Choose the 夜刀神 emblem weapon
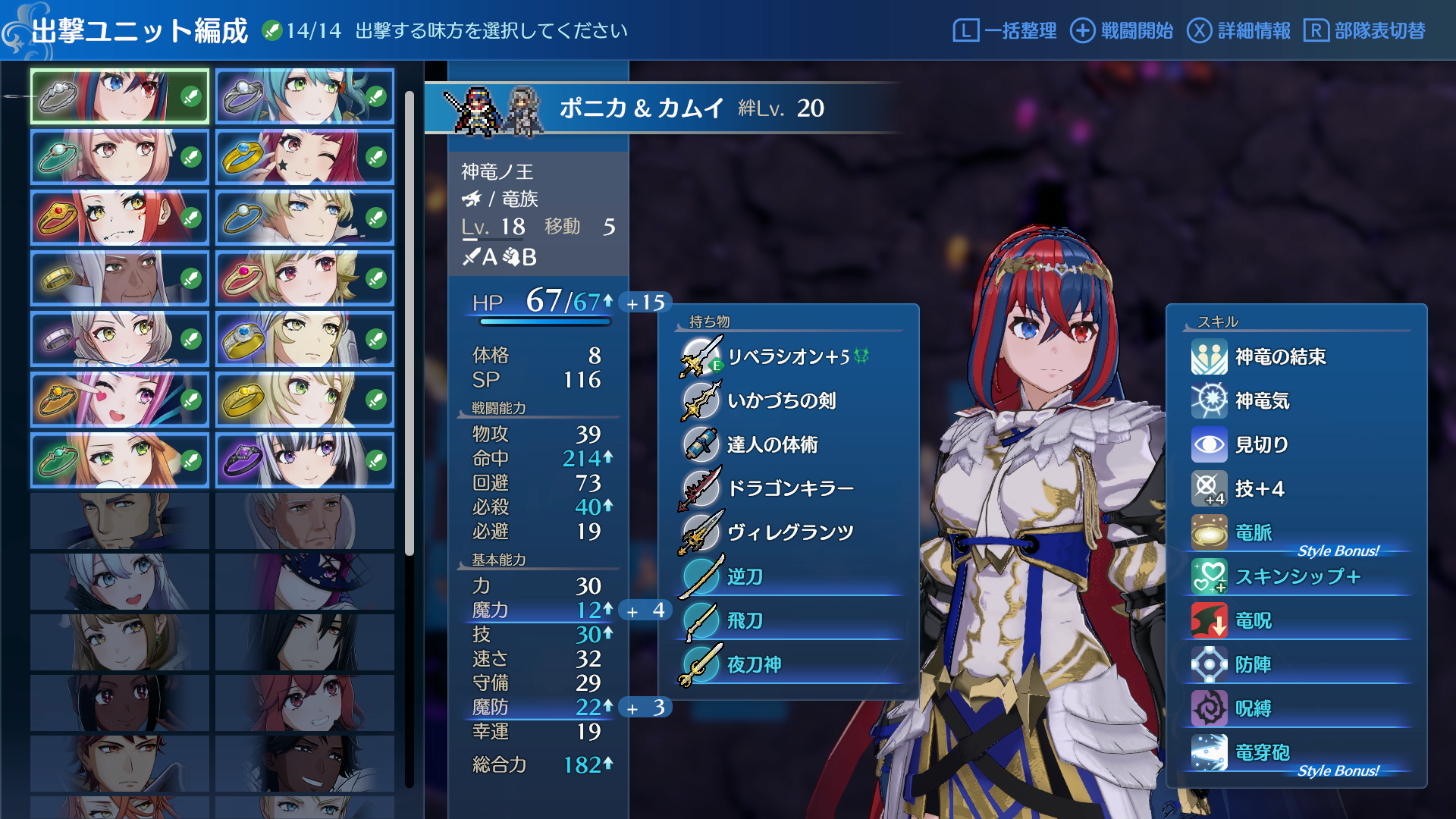Viewport: 1456px width, 819px height. pyautogui.click(x=754, y=664)
